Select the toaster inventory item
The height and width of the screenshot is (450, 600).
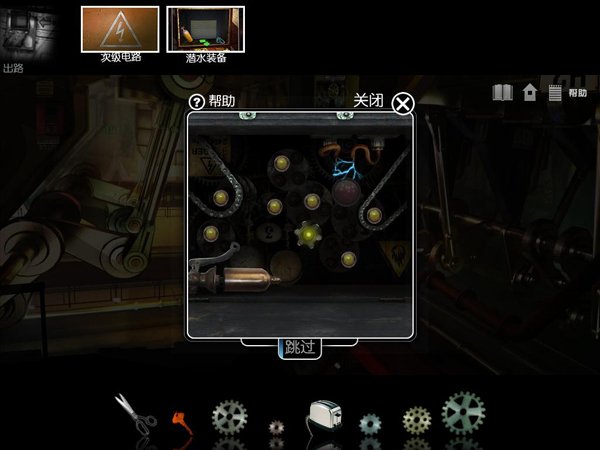(x=325, y=415)
